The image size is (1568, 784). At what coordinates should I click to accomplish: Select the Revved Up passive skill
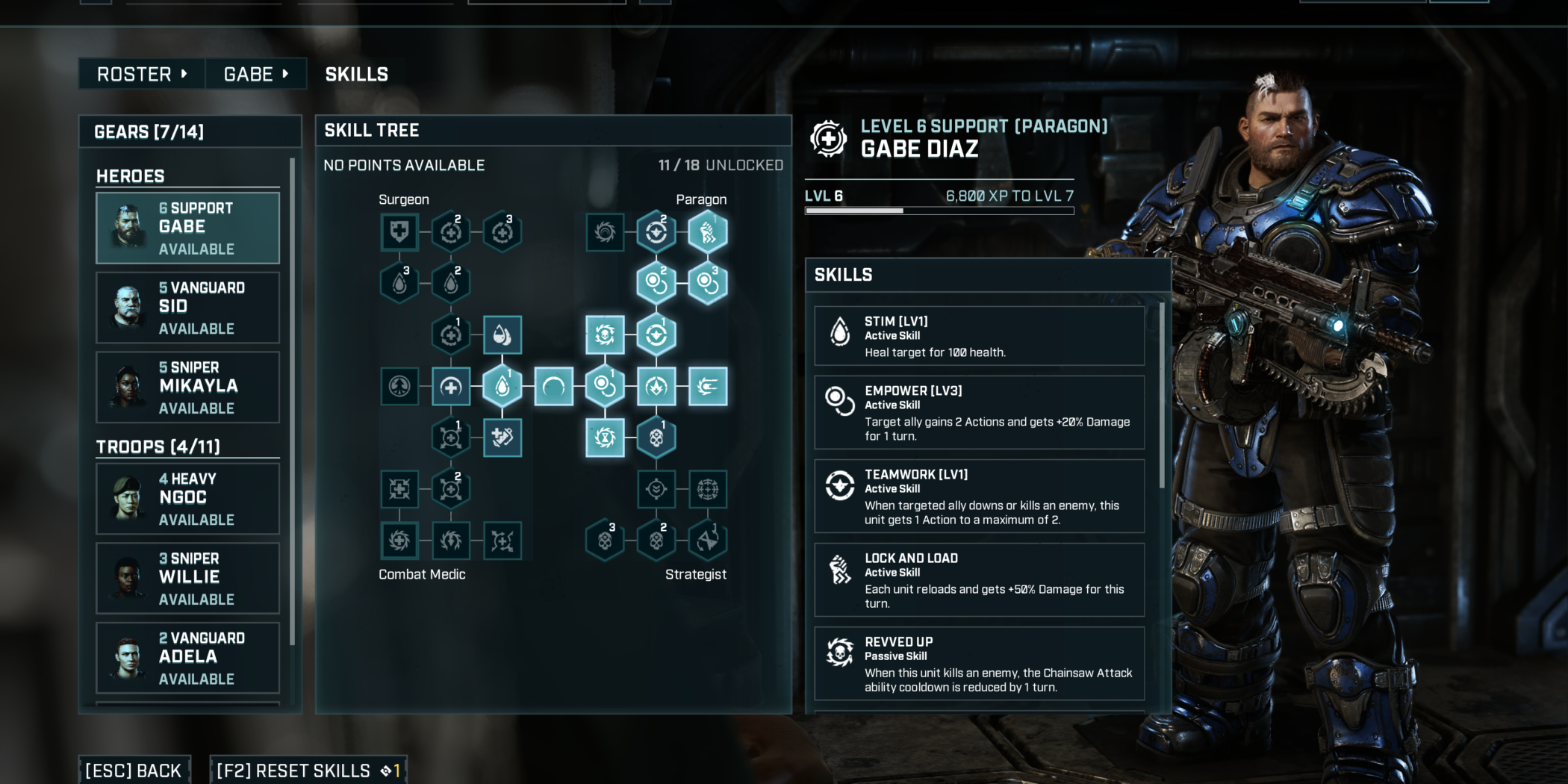point(979,663)
